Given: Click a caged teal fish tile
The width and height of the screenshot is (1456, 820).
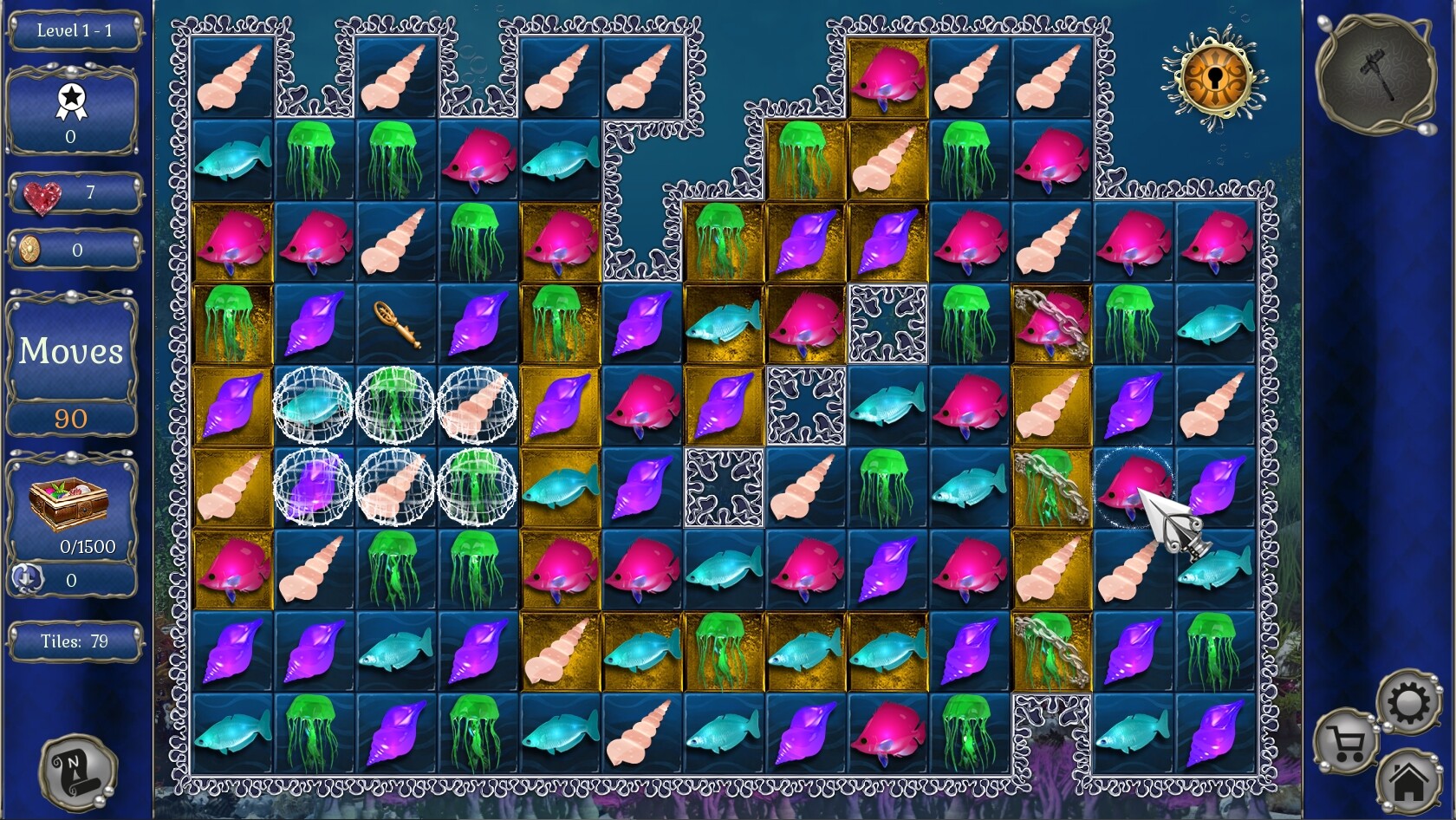Looking at the screenshot, I should pos(312,405).
